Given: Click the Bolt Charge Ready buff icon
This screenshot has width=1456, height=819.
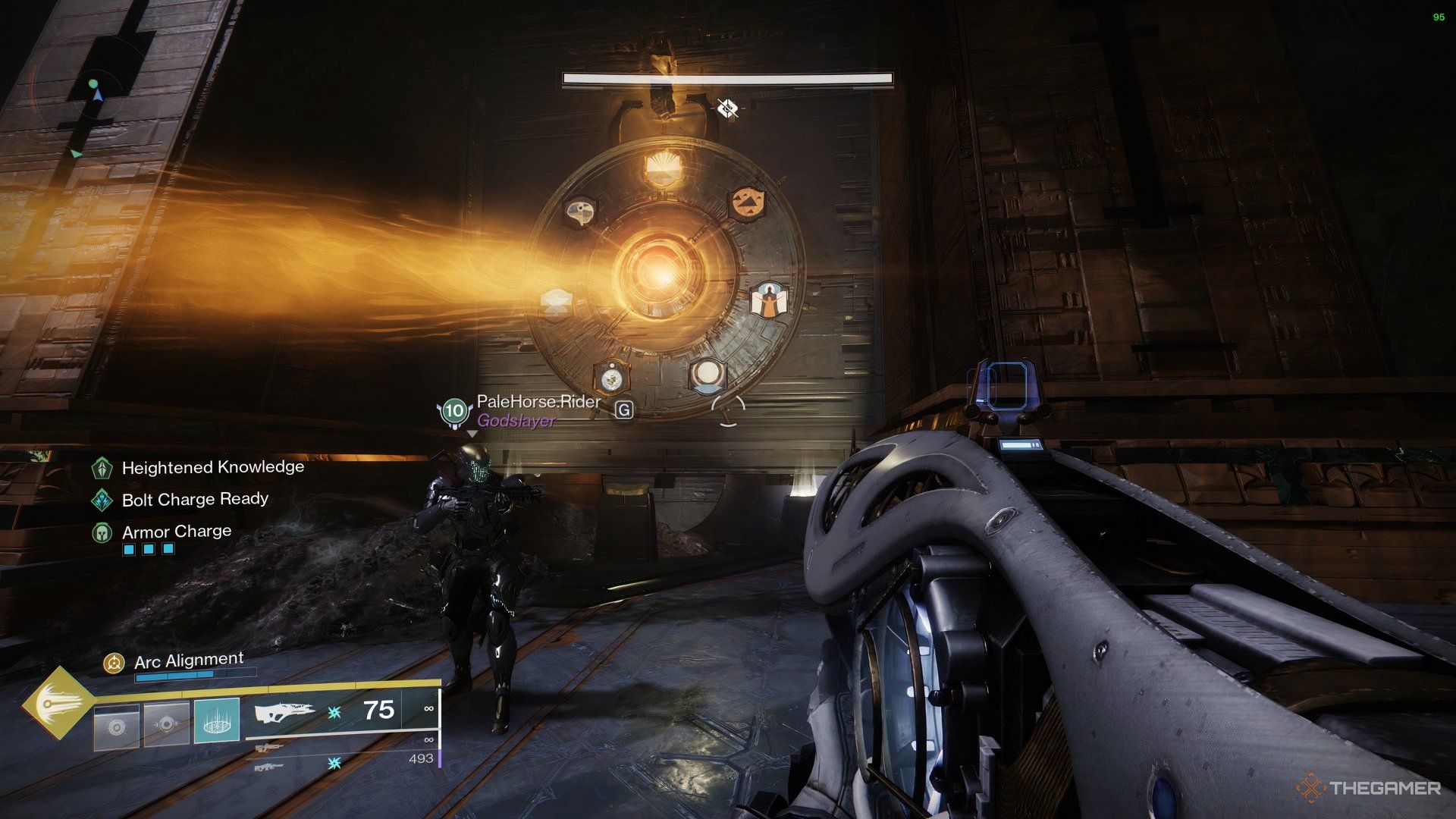Looking at the screenshot, I should pos(102,500).
